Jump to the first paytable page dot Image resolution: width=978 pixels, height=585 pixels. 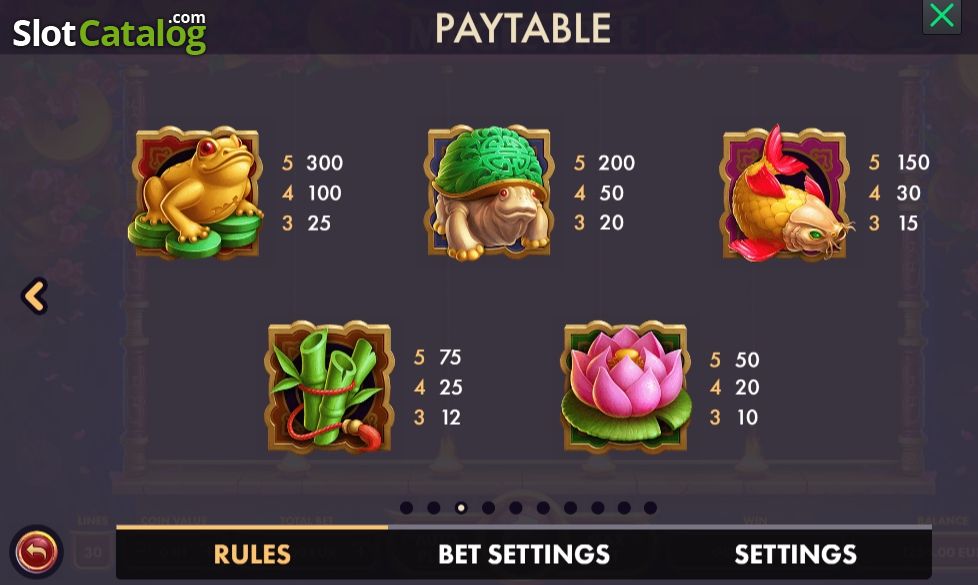[406, 508]
